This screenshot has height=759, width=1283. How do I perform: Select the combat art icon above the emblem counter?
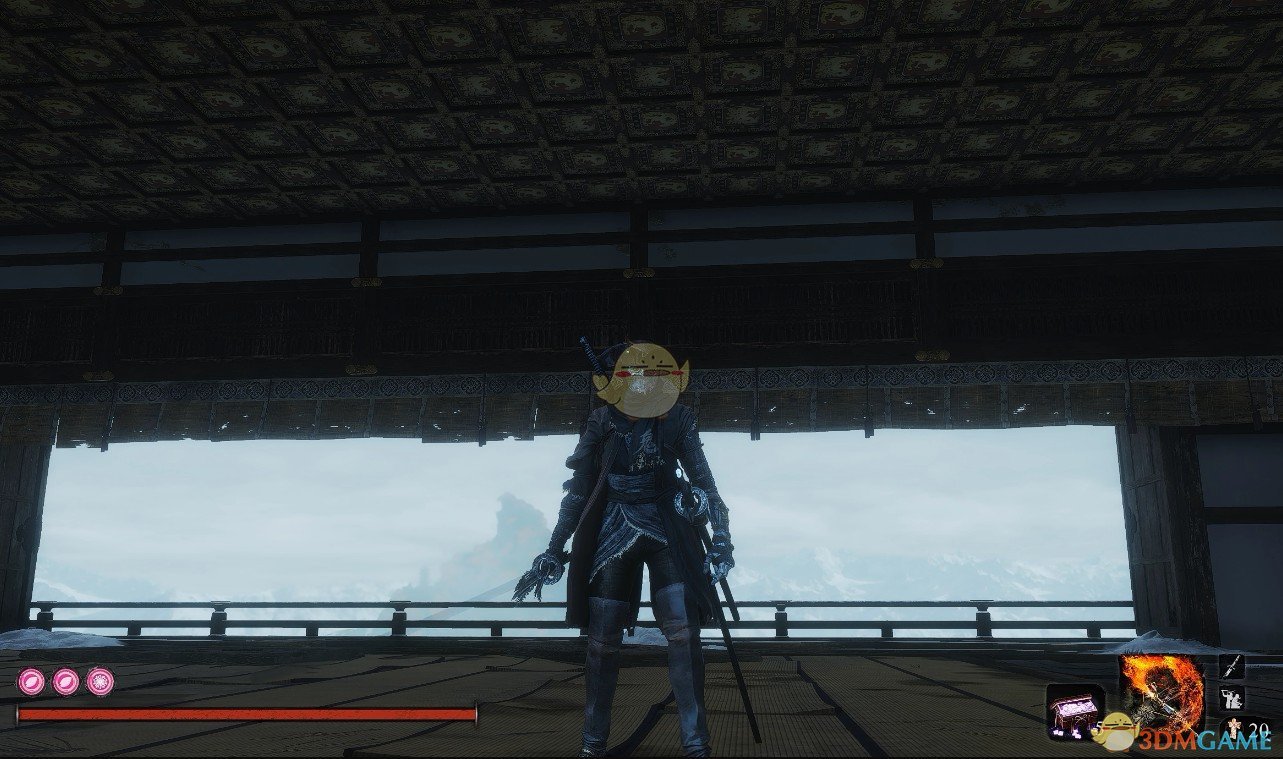[x=1232, y=699]
